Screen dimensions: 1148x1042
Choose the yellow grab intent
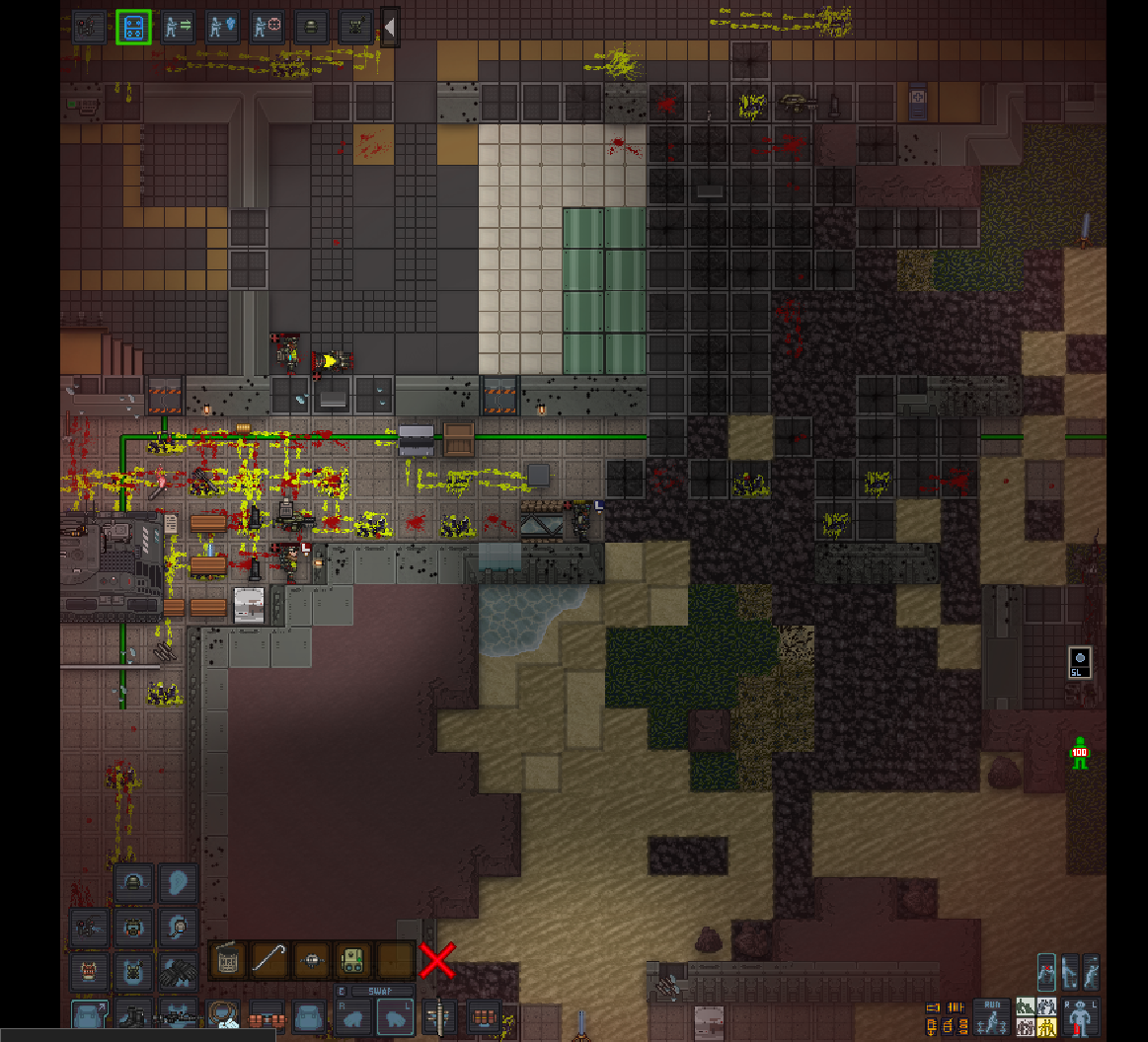tap(1045, 1028)
